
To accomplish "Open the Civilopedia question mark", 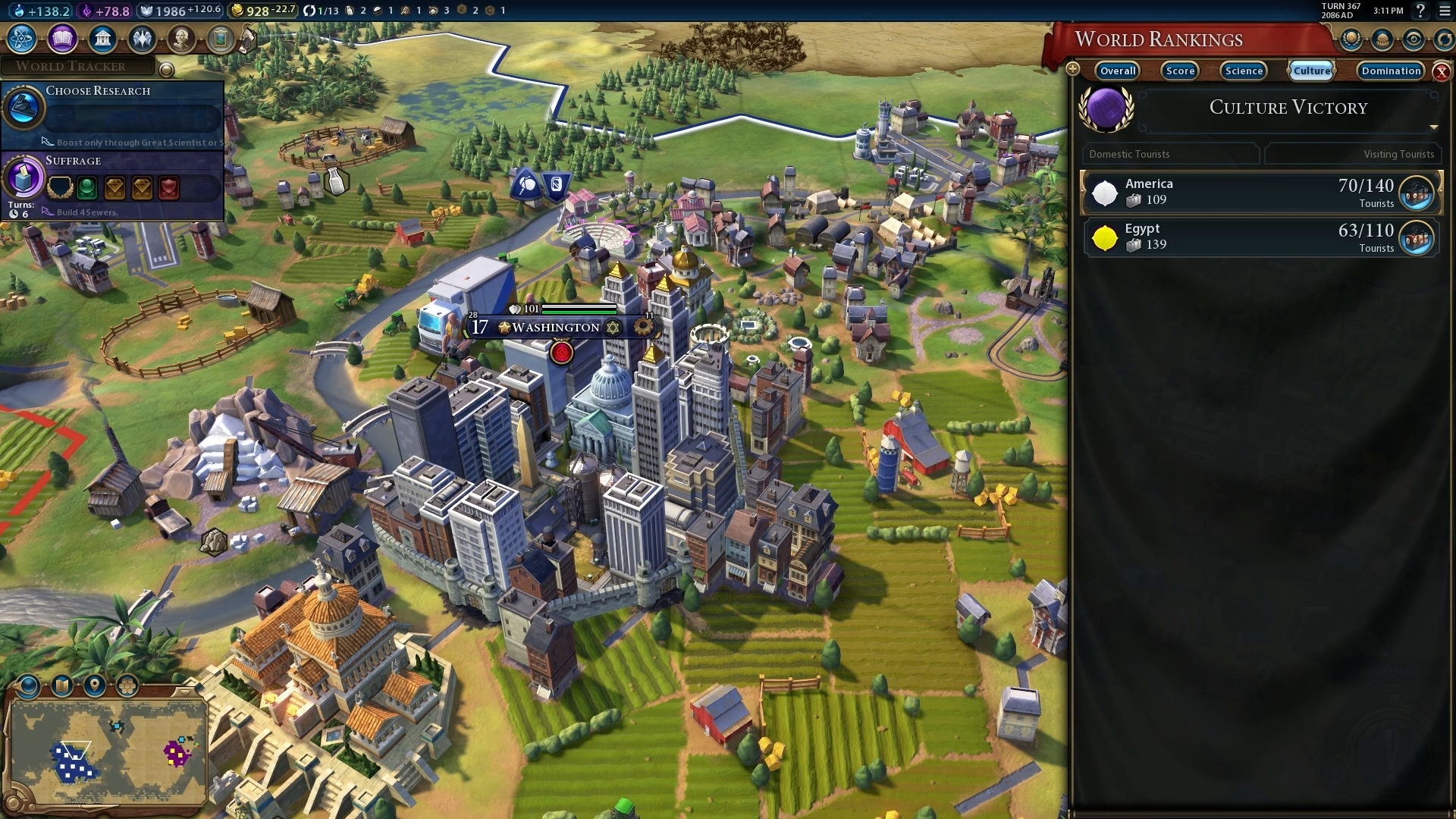I will click(x=1420, y=11).
